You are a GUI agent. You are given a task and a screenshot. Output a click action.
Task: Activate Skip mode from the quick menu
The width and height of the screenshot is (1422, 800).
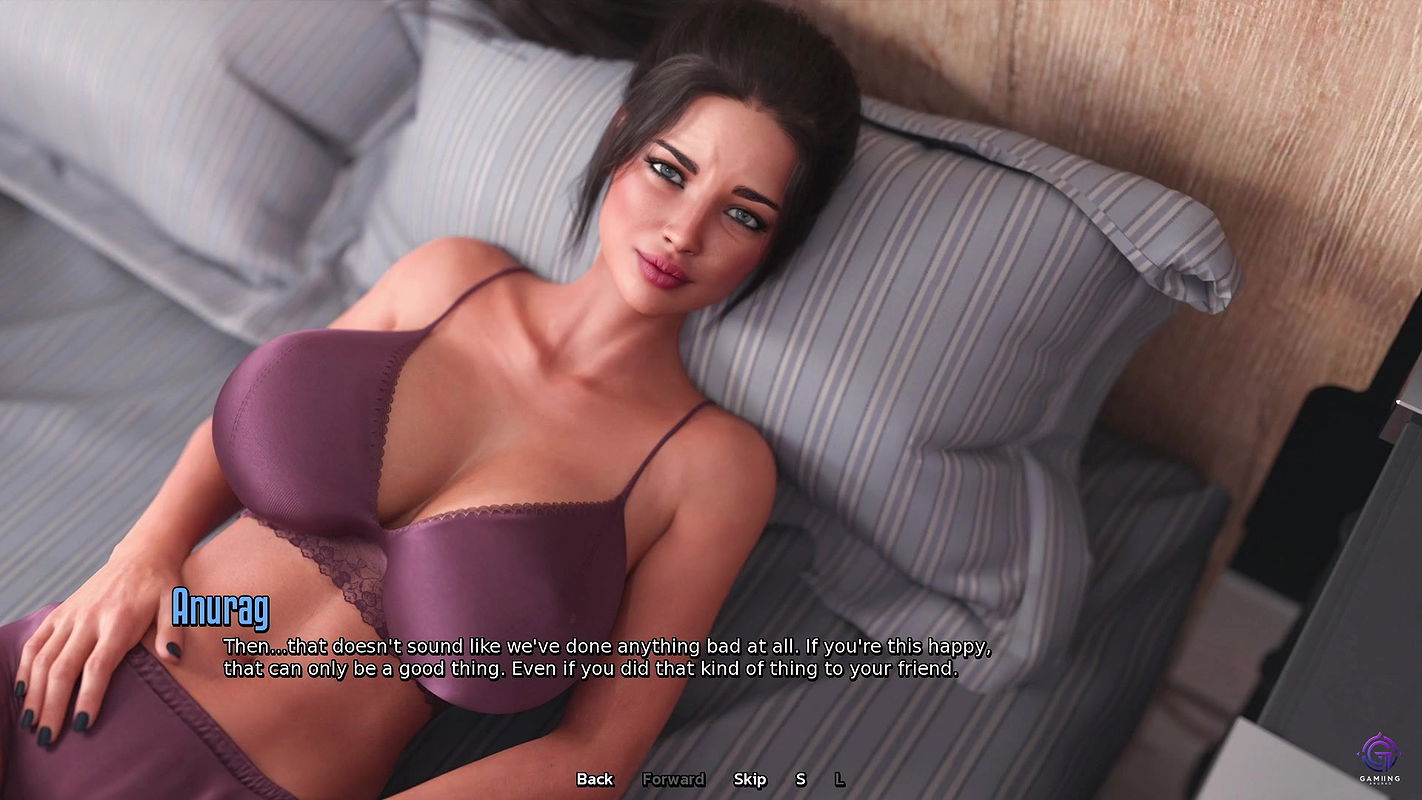point(750,779)
